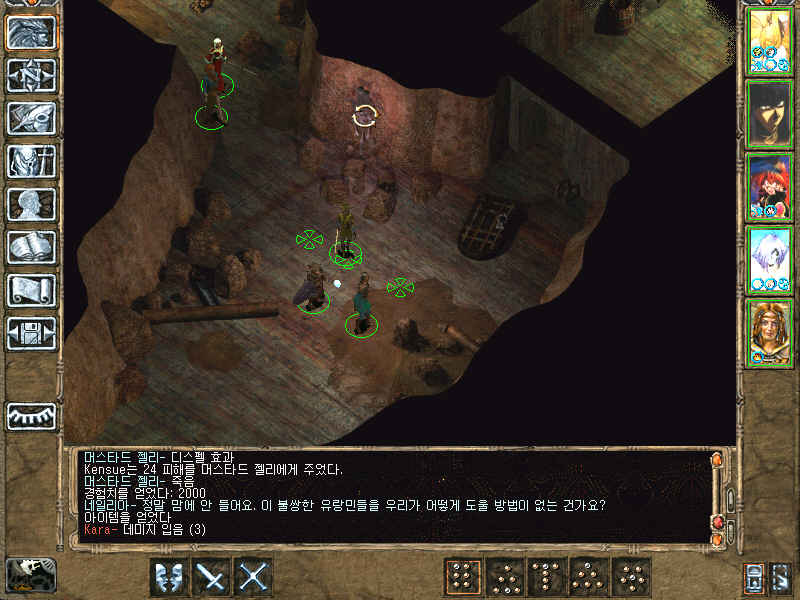Click the top stone face sidebar button
Image resolution: width=800 pixels, height=600 pixels.
[31, 32]
